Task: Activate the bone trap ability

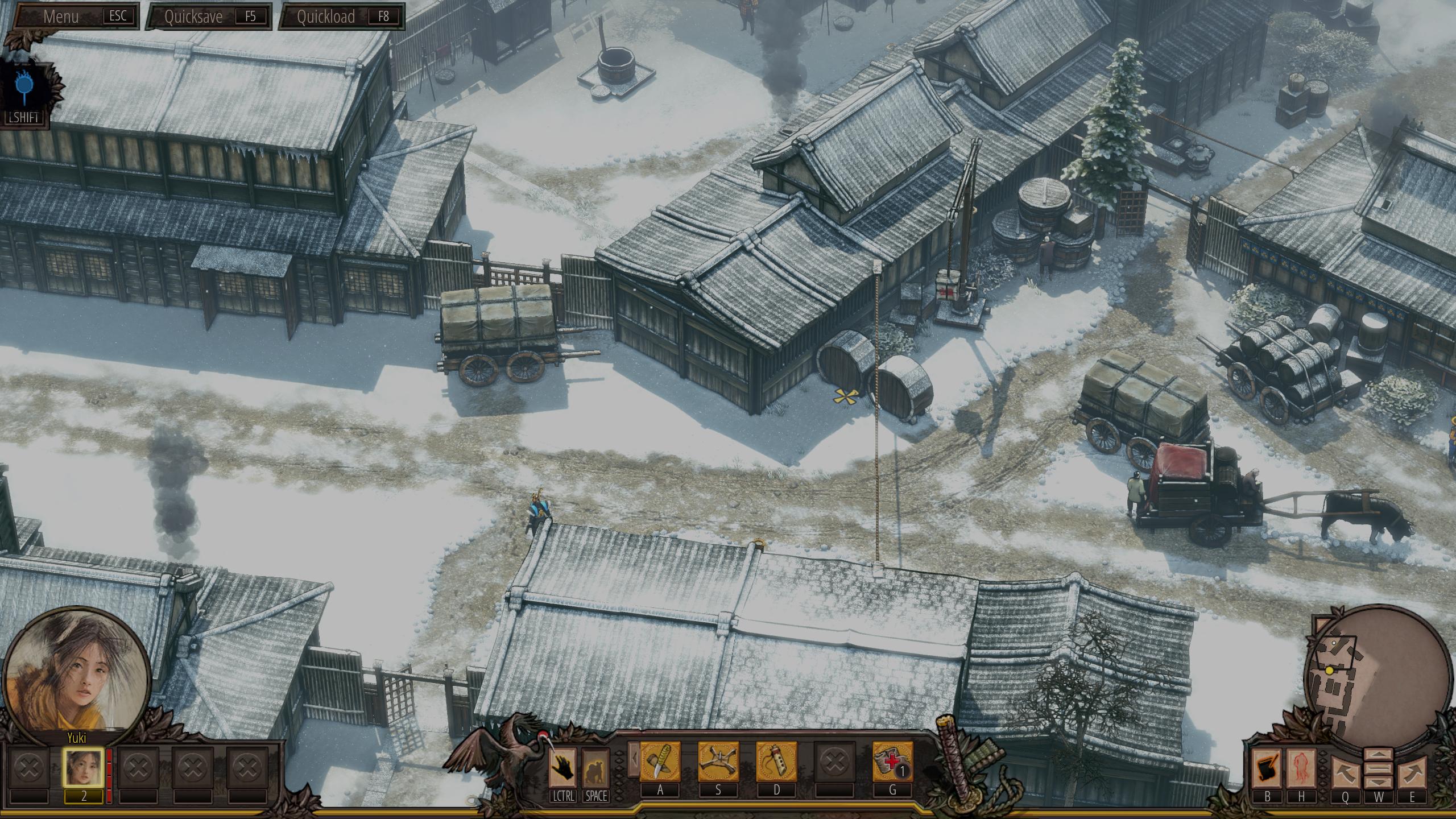Action: click(x=718, y=762)
